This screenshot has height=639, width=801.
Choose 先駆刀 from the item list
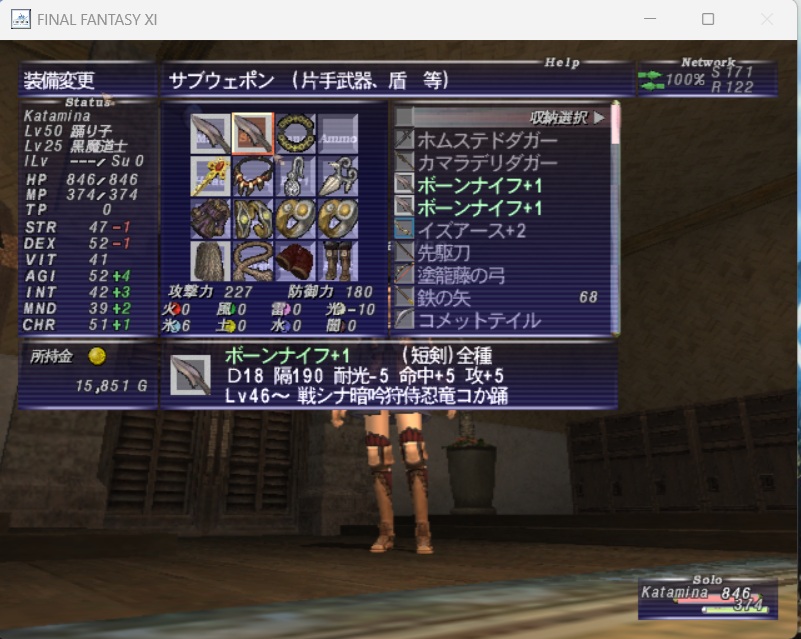(443, 254)
